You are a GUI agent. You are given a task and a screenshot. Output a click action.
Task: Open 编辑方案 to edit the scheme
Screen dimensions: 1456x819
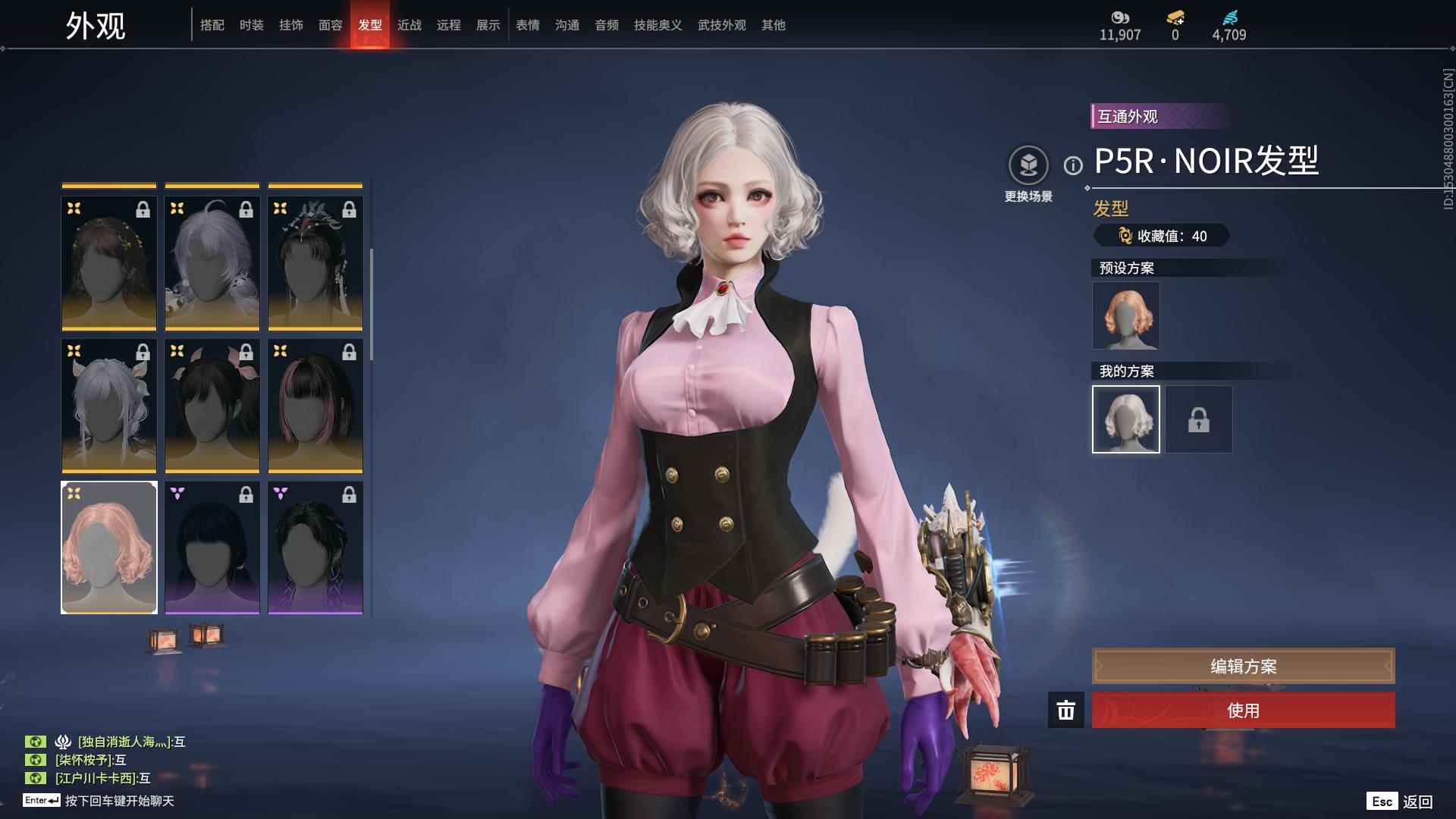click(x=1242, y=667)
